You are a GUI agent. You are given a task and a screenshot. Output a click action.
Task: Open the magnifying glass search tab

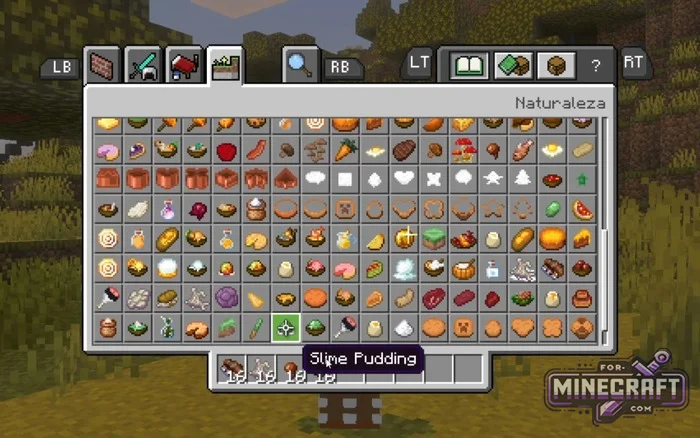click(299, 66)
